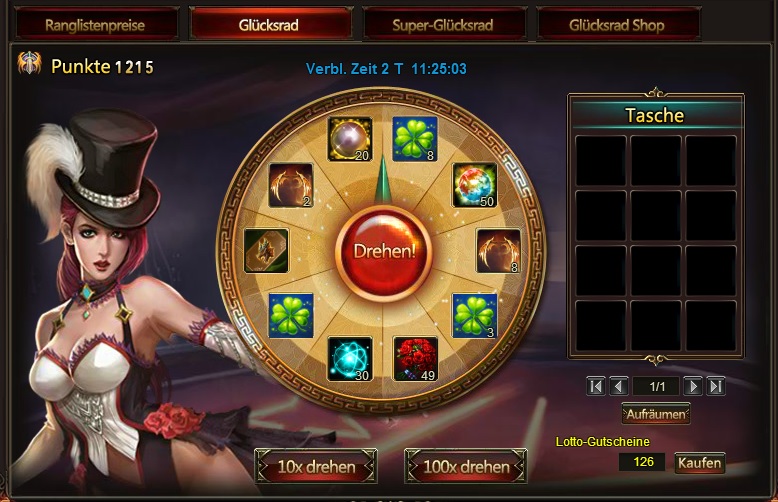Select the pearl orb prize with 20
The image size is (778, 502).
(350, 139)
